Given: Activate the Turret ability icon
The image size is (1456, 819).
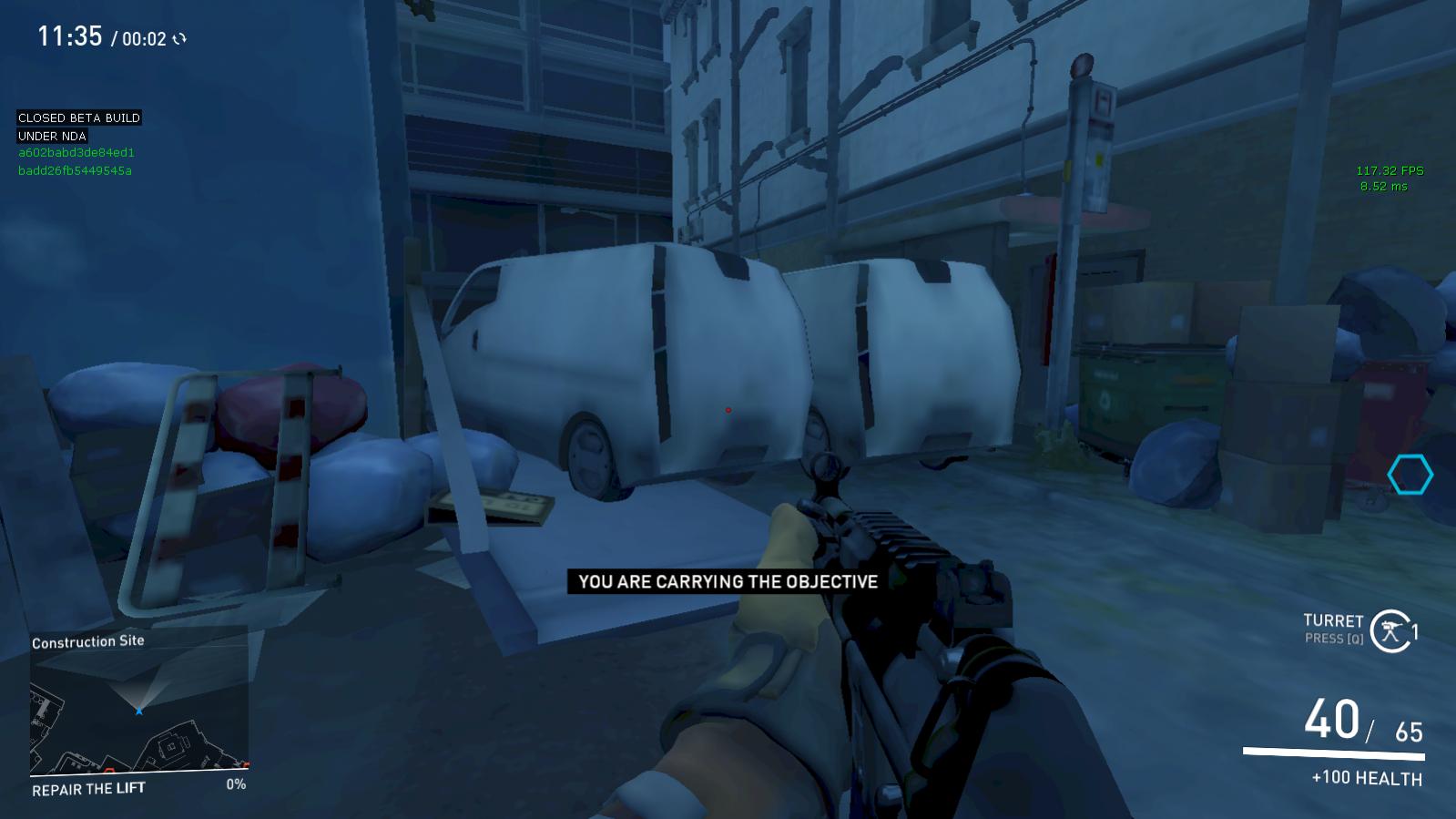Looking at the screenshot, I should click(x=1389, y=630).
